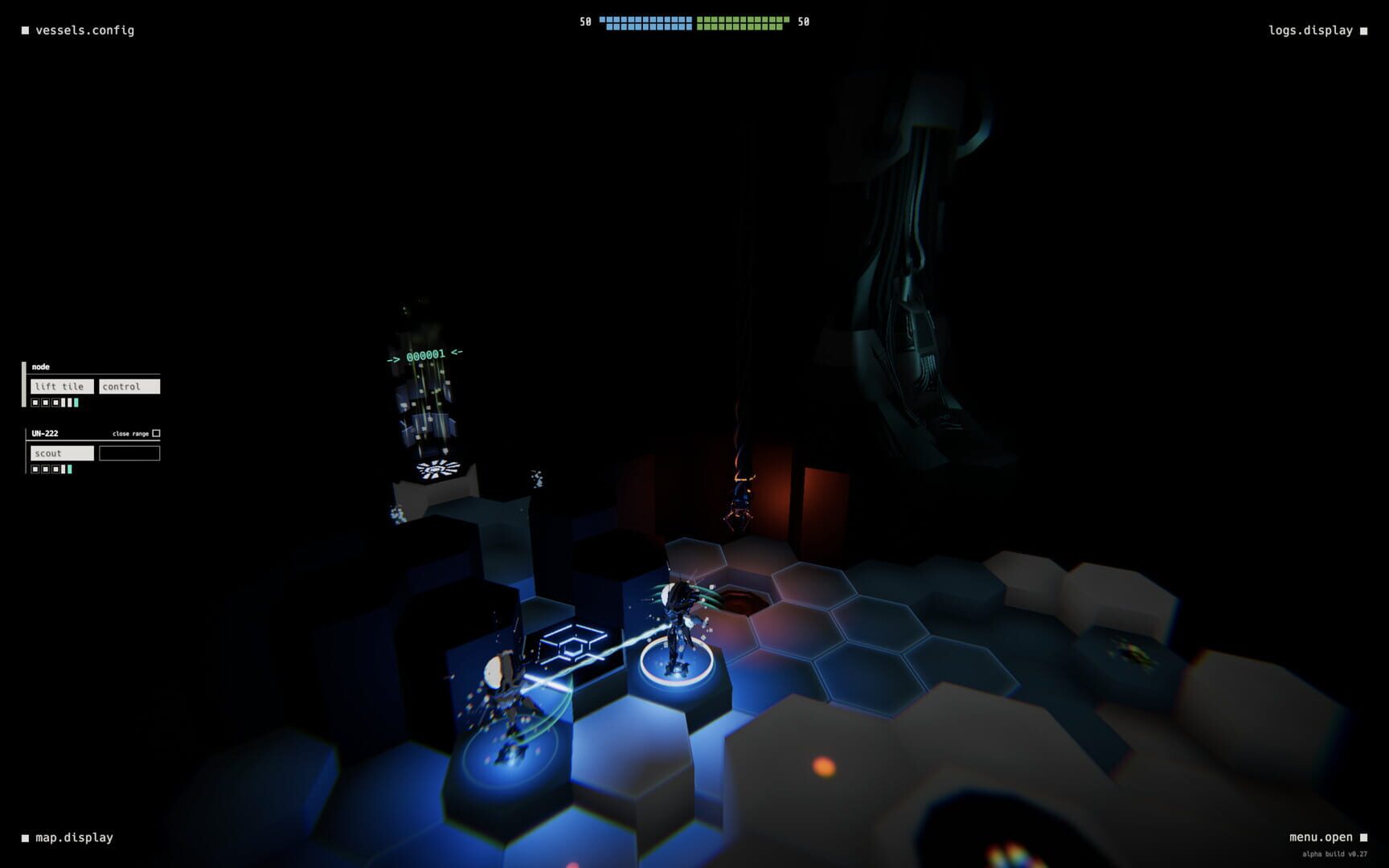This screenshot has width=1389, height=868.
Task: Expand the node panel header
Action: pos(40,366)
